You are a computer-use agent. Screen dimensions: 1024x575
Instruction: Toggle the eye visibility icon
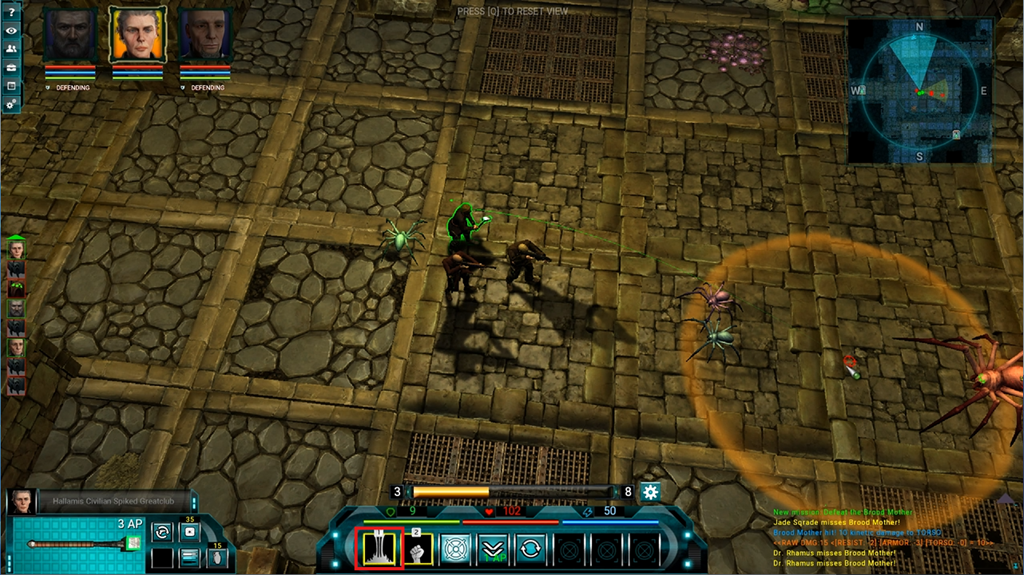(x=11, y=30)
